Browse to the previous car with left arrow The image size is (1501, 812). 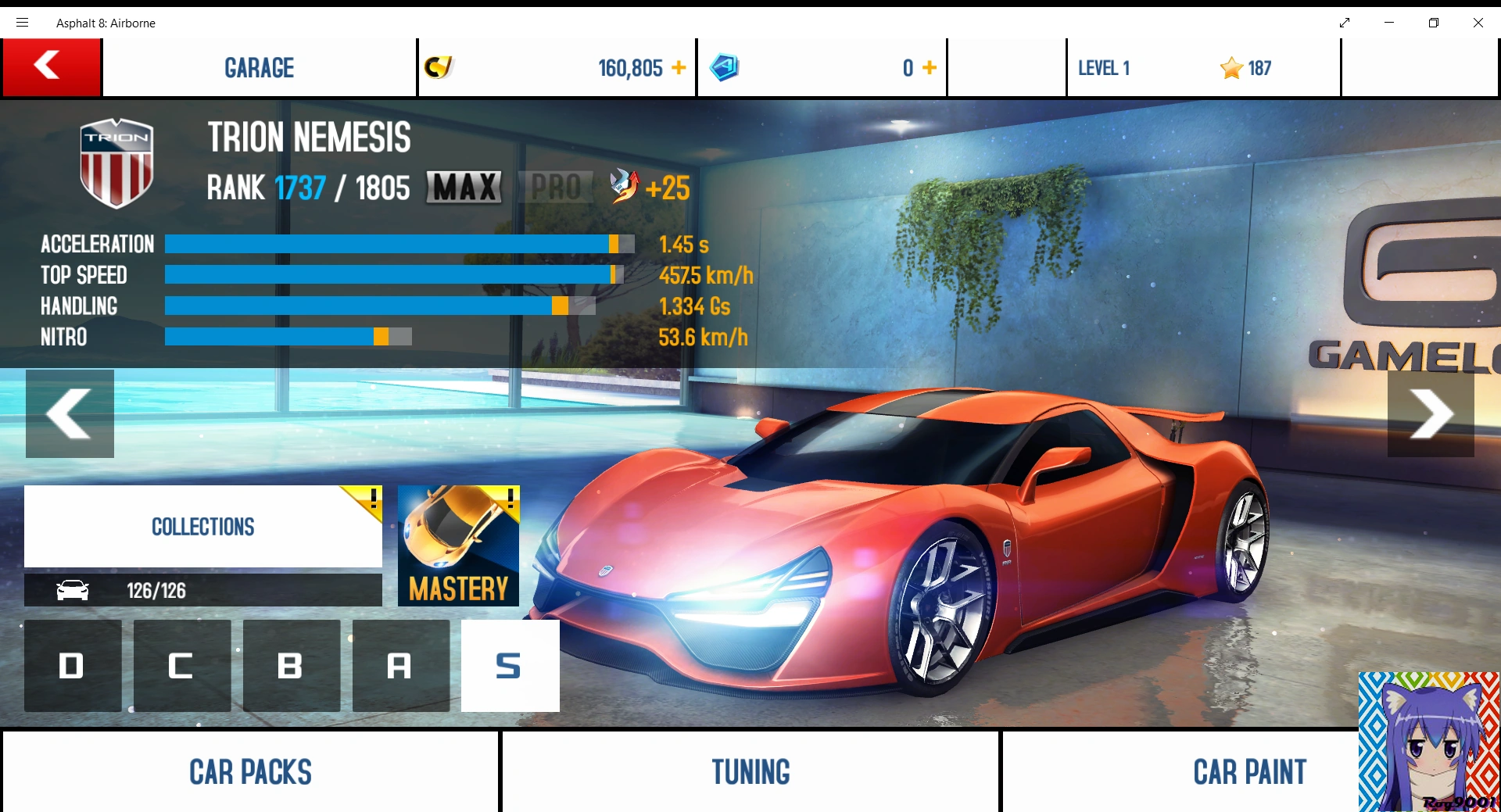pyautogui.click(x=70, y=413)
